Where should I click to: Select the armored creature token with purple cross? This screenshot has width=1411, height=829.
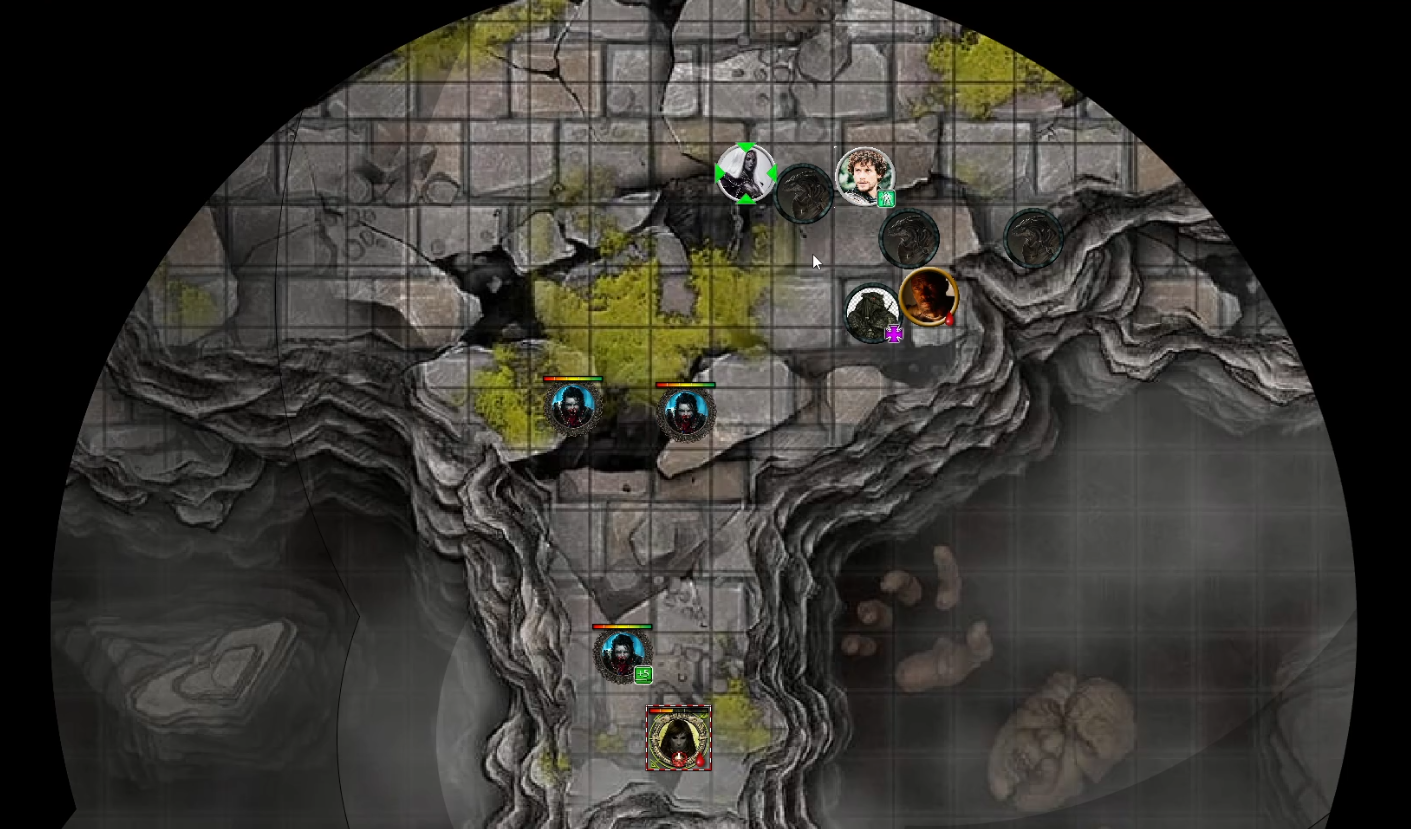[872, 312]
